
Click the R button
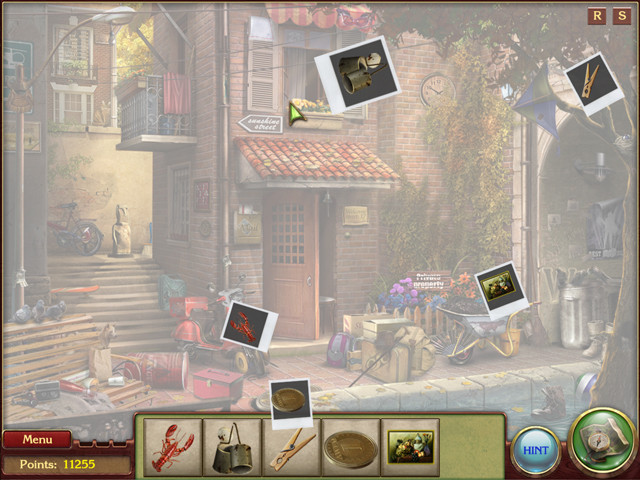[597, 16]
